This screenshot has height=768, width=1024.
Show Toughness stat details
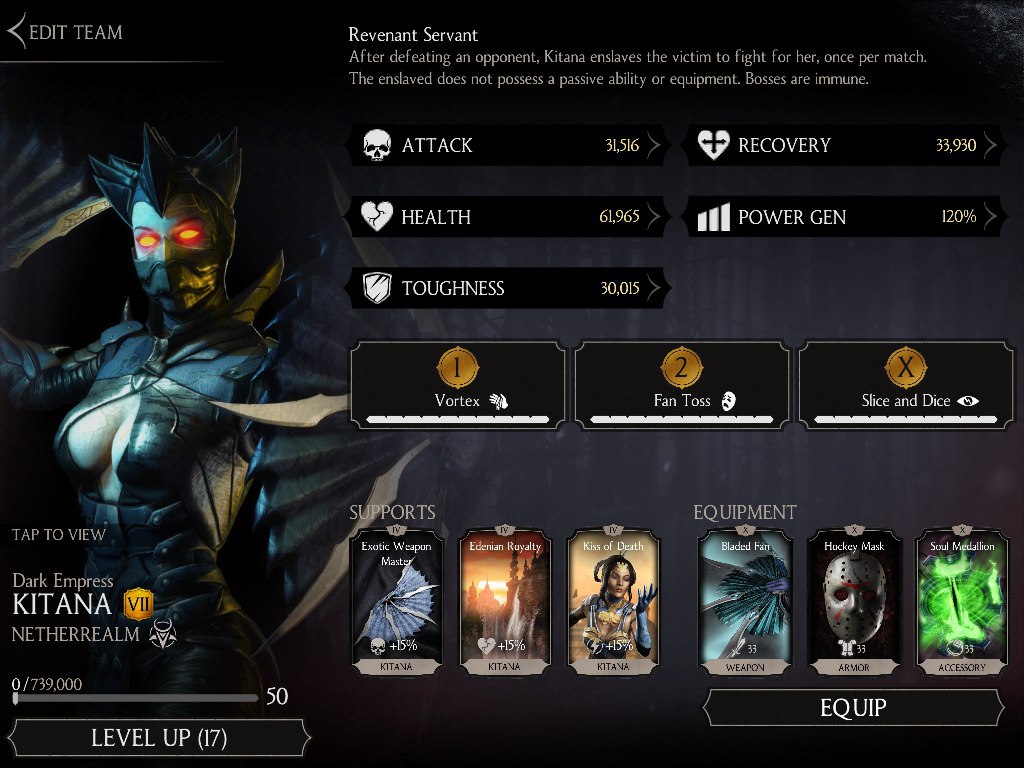pyautogui.click(x=508, y=289)
